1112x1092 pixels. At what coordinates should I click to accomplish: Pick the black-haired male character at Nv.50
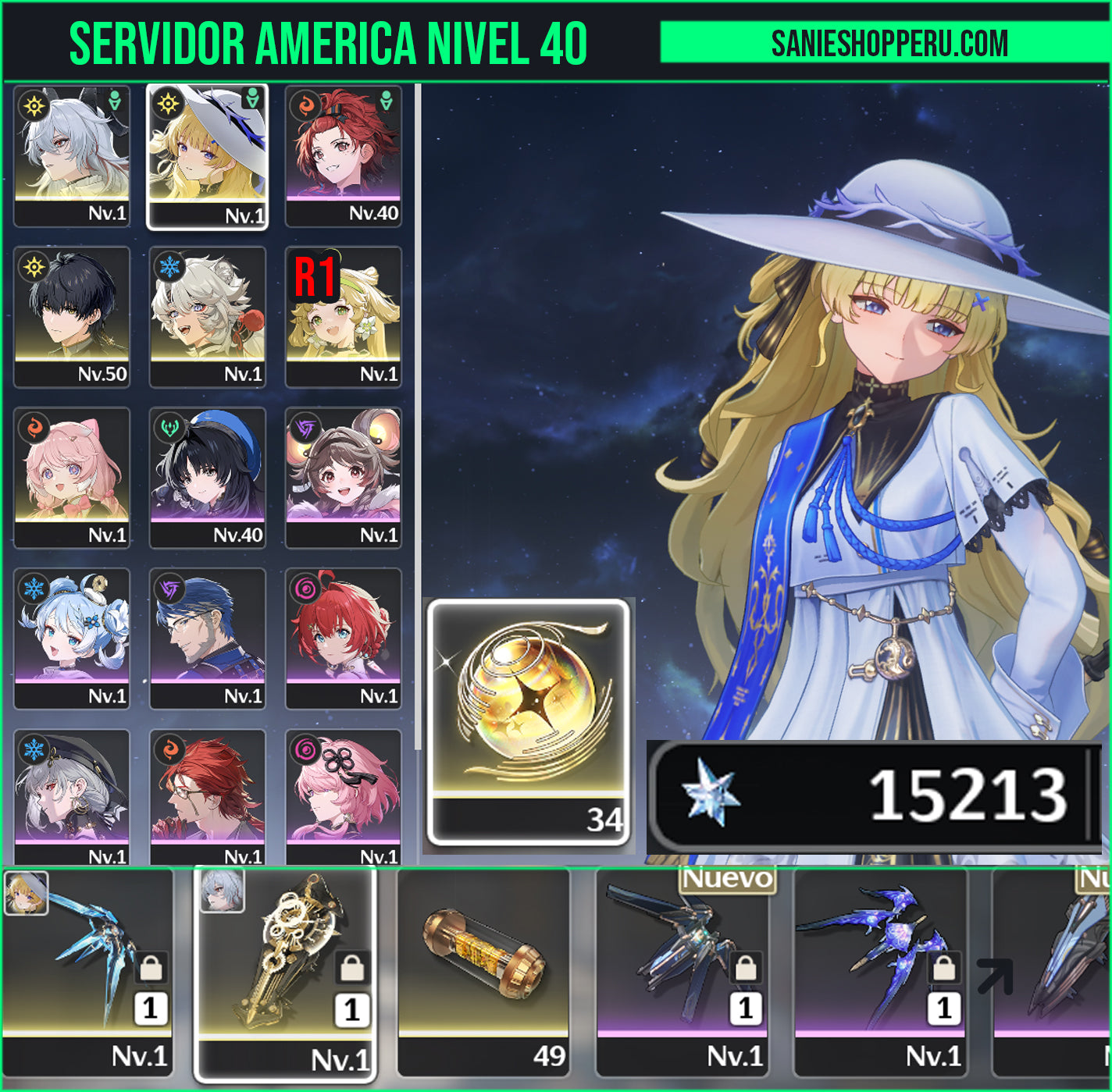click(71, 317)
